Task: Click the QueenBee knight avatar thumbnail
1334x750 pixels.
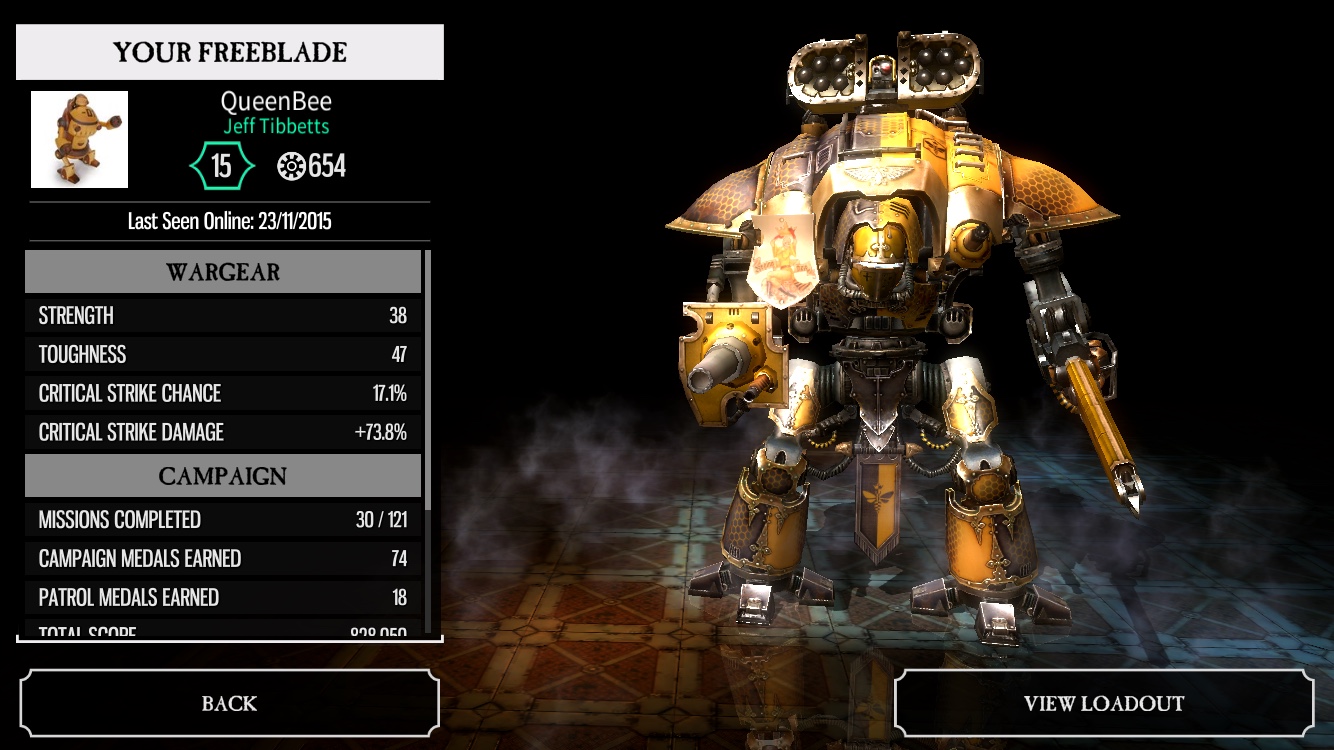Action: [x=80, y=140]
